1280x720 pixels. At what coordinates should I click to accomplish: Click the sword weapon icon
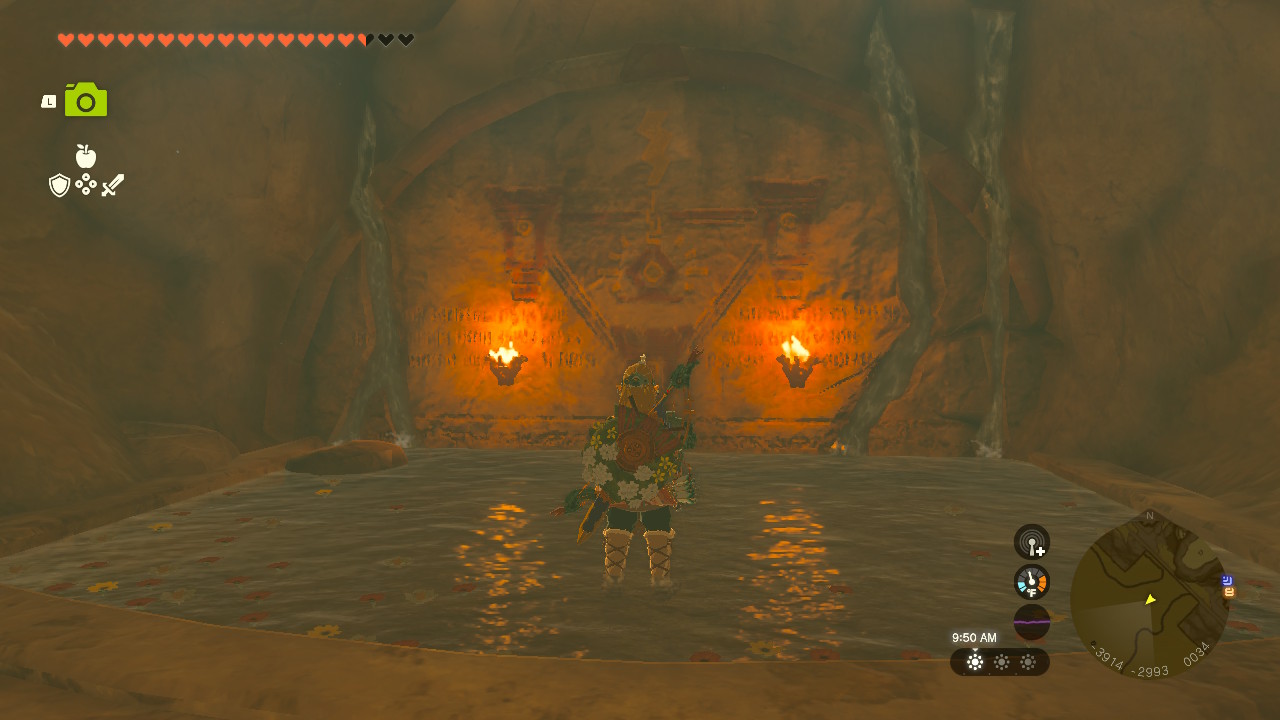[x=112, y=182]
